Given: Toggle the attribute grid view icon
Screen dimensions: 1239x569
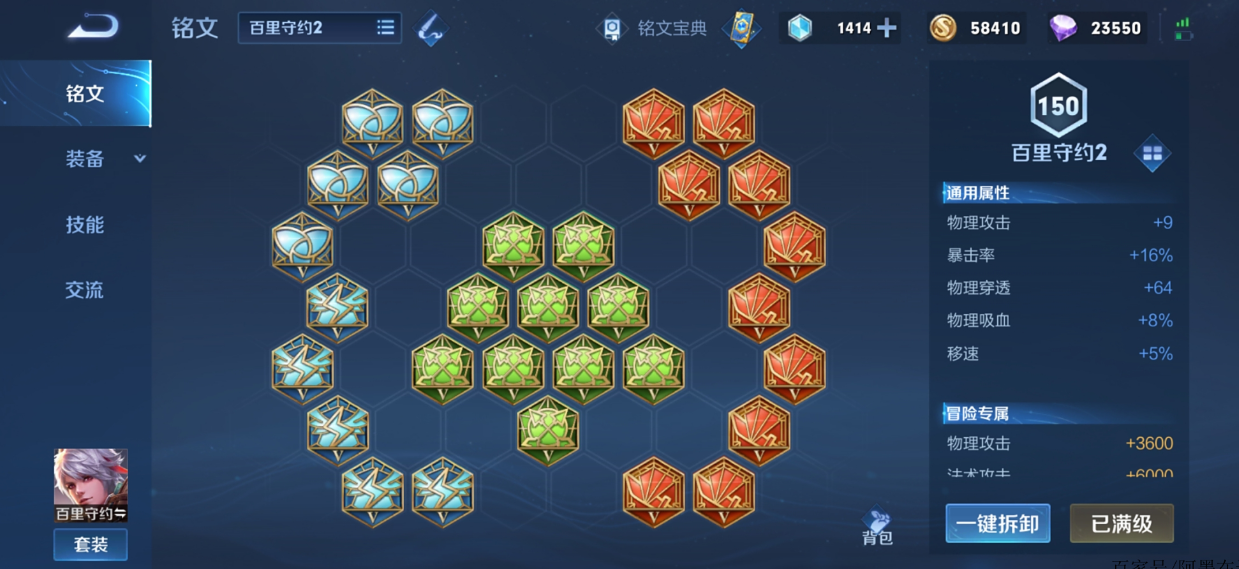Looking at the screenshot, I should 1152,153.
